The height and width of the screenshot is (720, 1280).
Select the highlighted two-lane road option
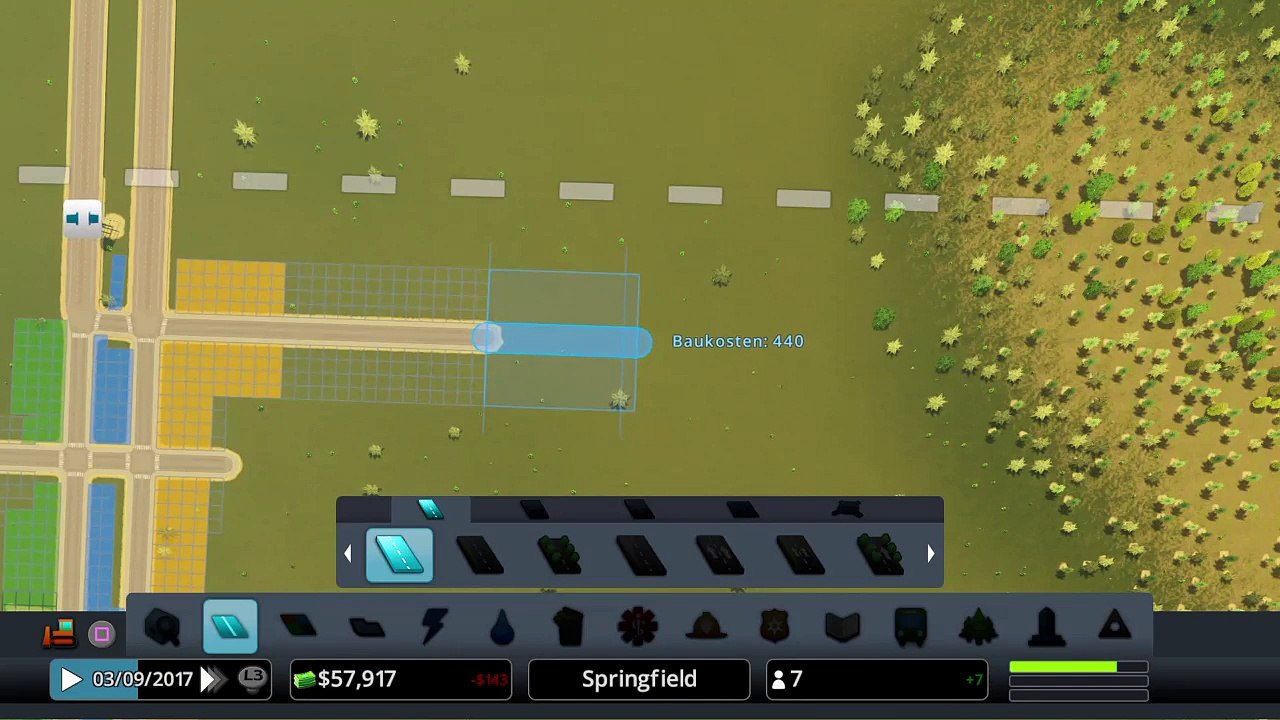400,555
